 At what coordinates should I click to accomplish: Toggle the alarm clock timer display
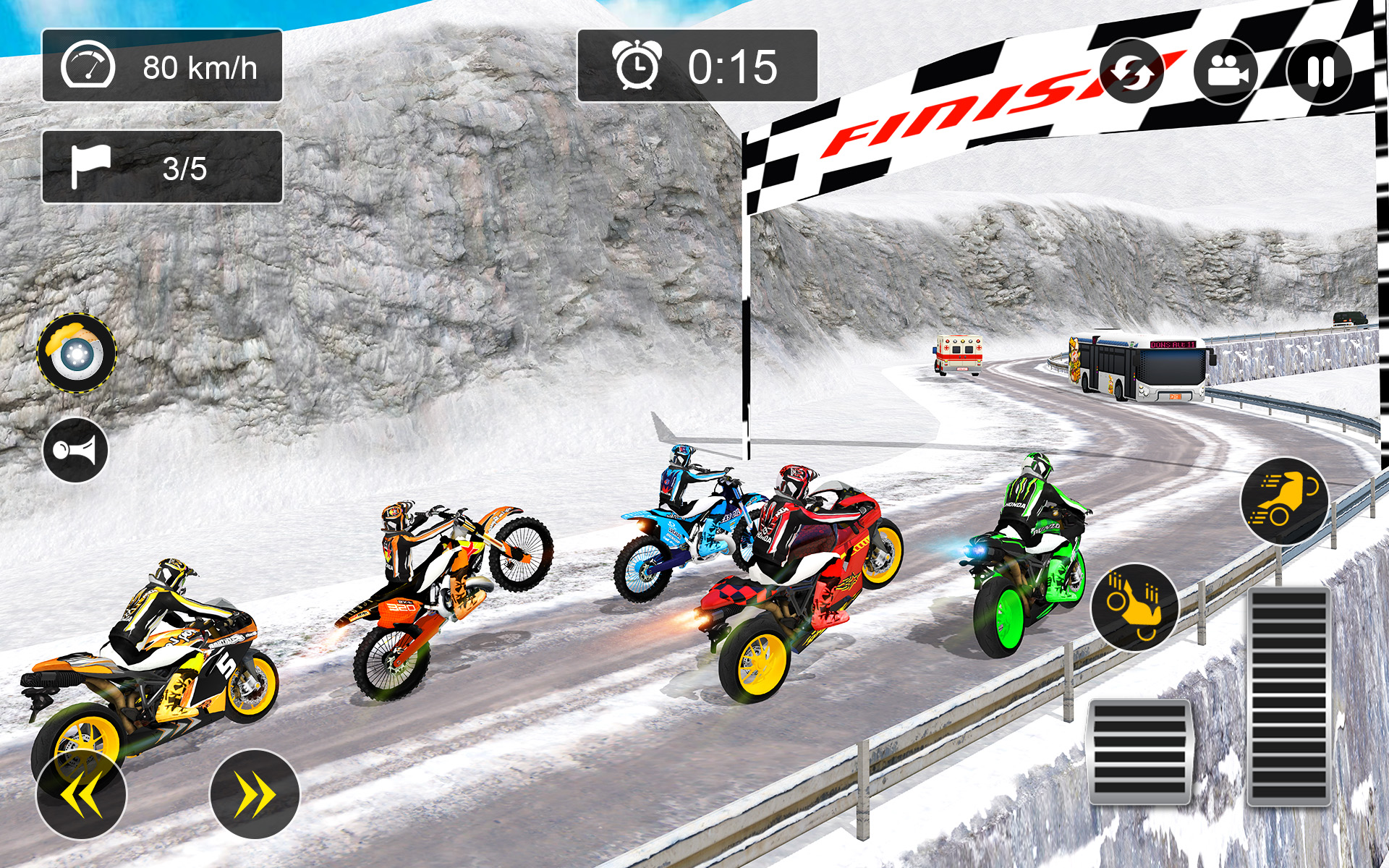pos(639,67)
